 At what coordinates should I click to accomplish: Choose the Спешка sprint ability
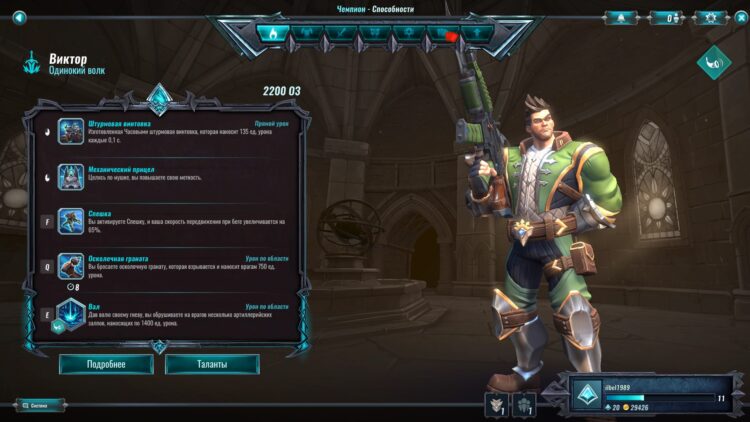[71, 221]
